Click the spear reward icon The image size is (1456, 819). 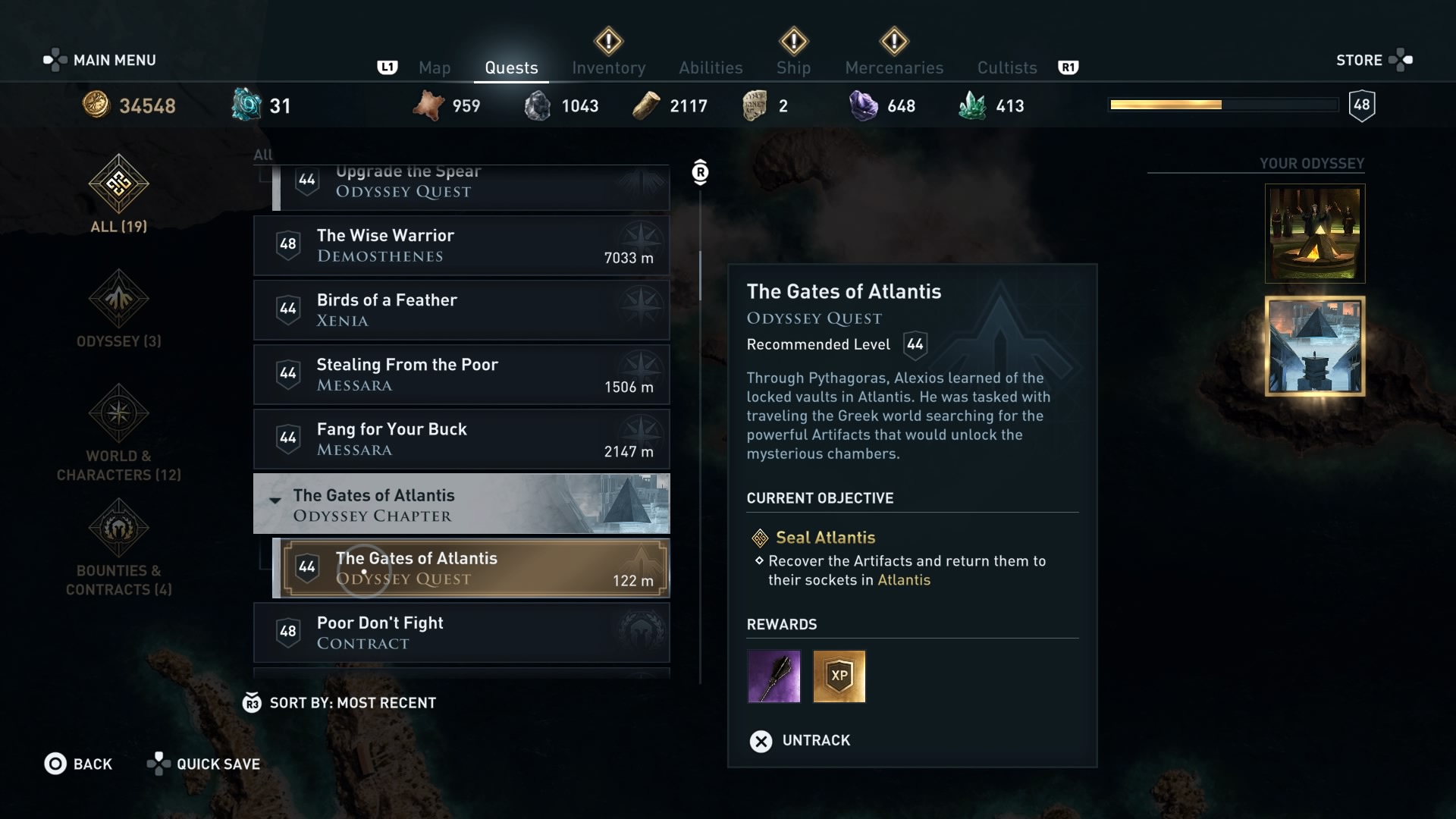pos(773,676)
